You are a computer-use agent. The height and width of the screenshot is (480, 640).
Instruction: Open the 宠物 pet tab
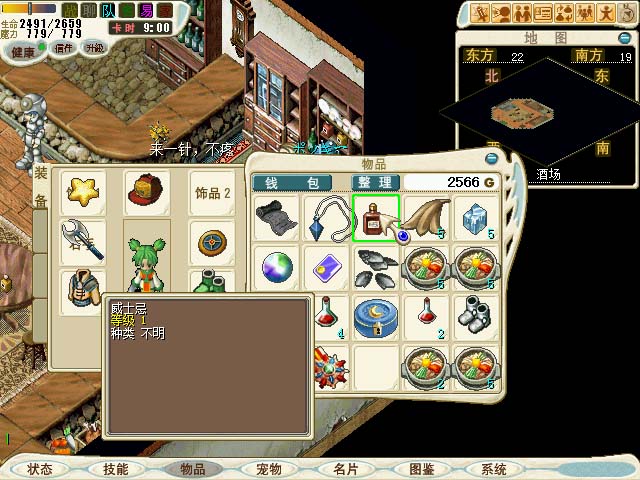(x=269, y=469)
